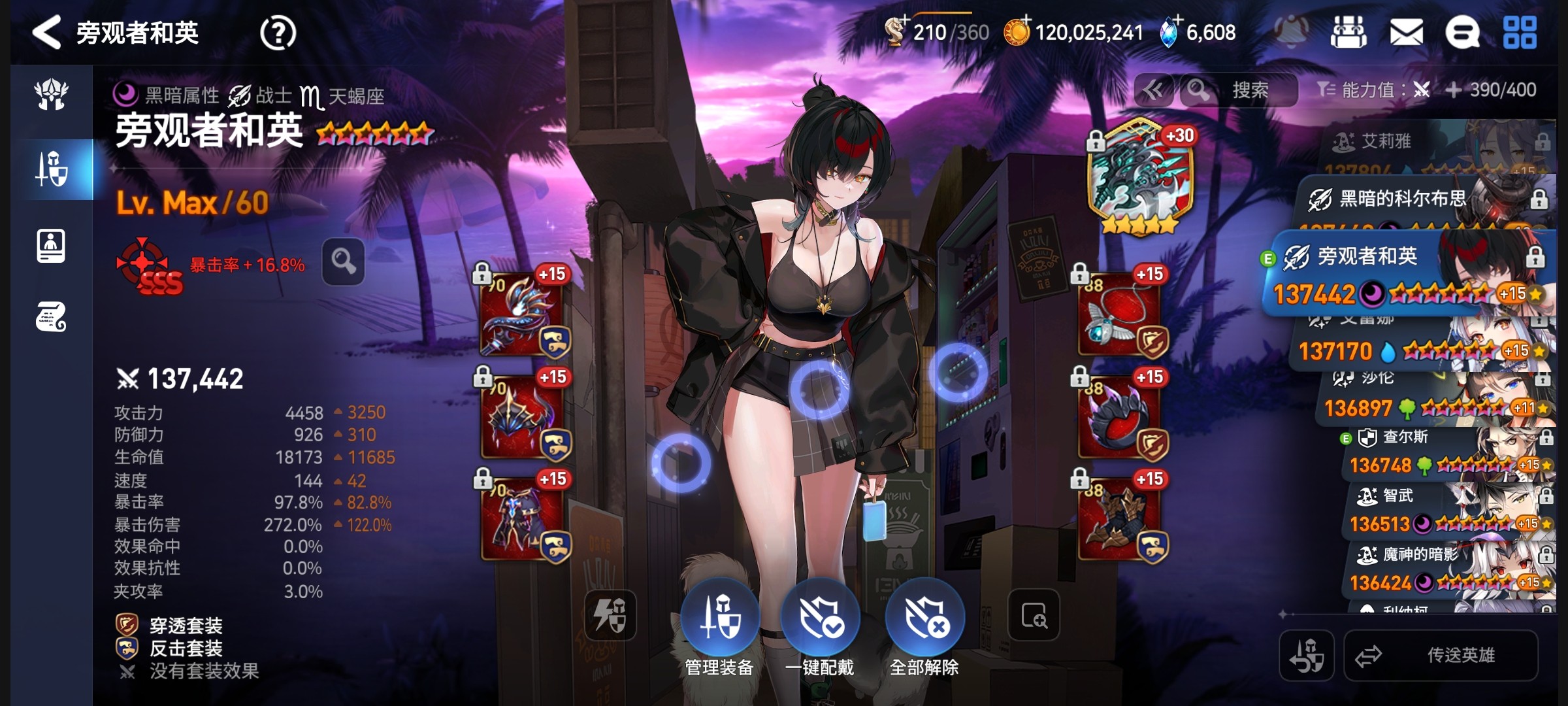1568x706 pixels.
Task: Switch to the sword and shield equipment tab
Action: pyautogui.click(x=52, y=169)
